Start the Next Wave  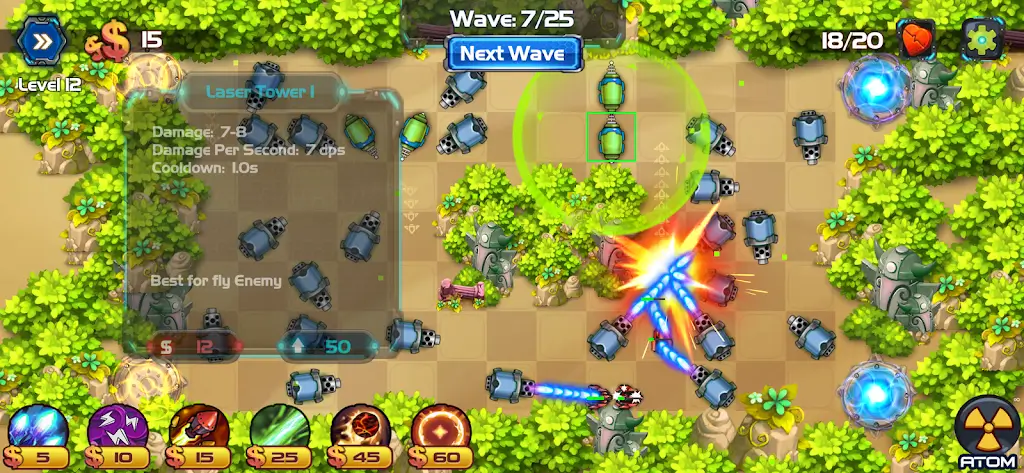click(x=514, y=53)
